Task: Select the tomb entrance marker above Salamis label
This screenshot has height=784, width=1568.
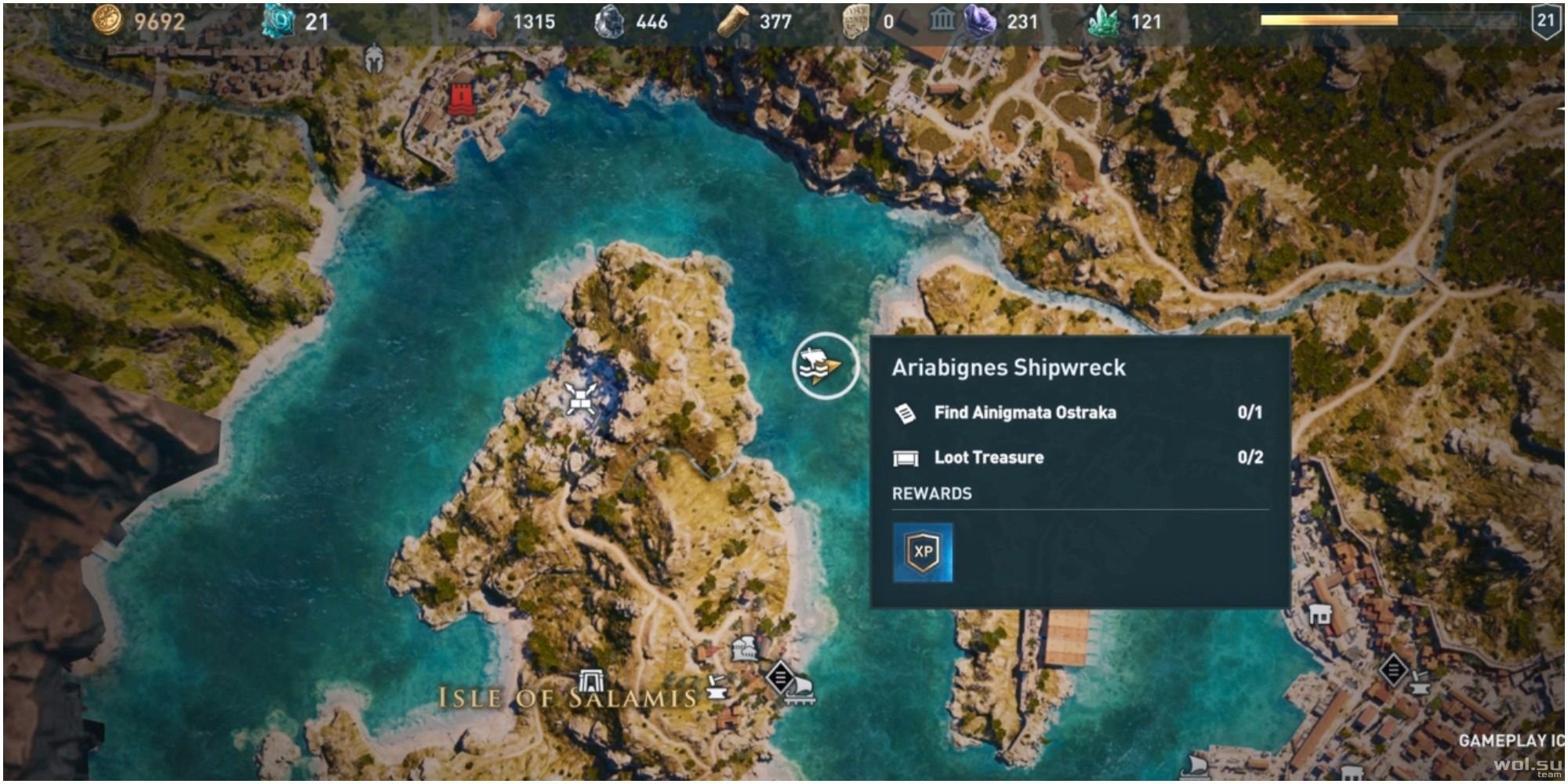Action: click(590, 681)
